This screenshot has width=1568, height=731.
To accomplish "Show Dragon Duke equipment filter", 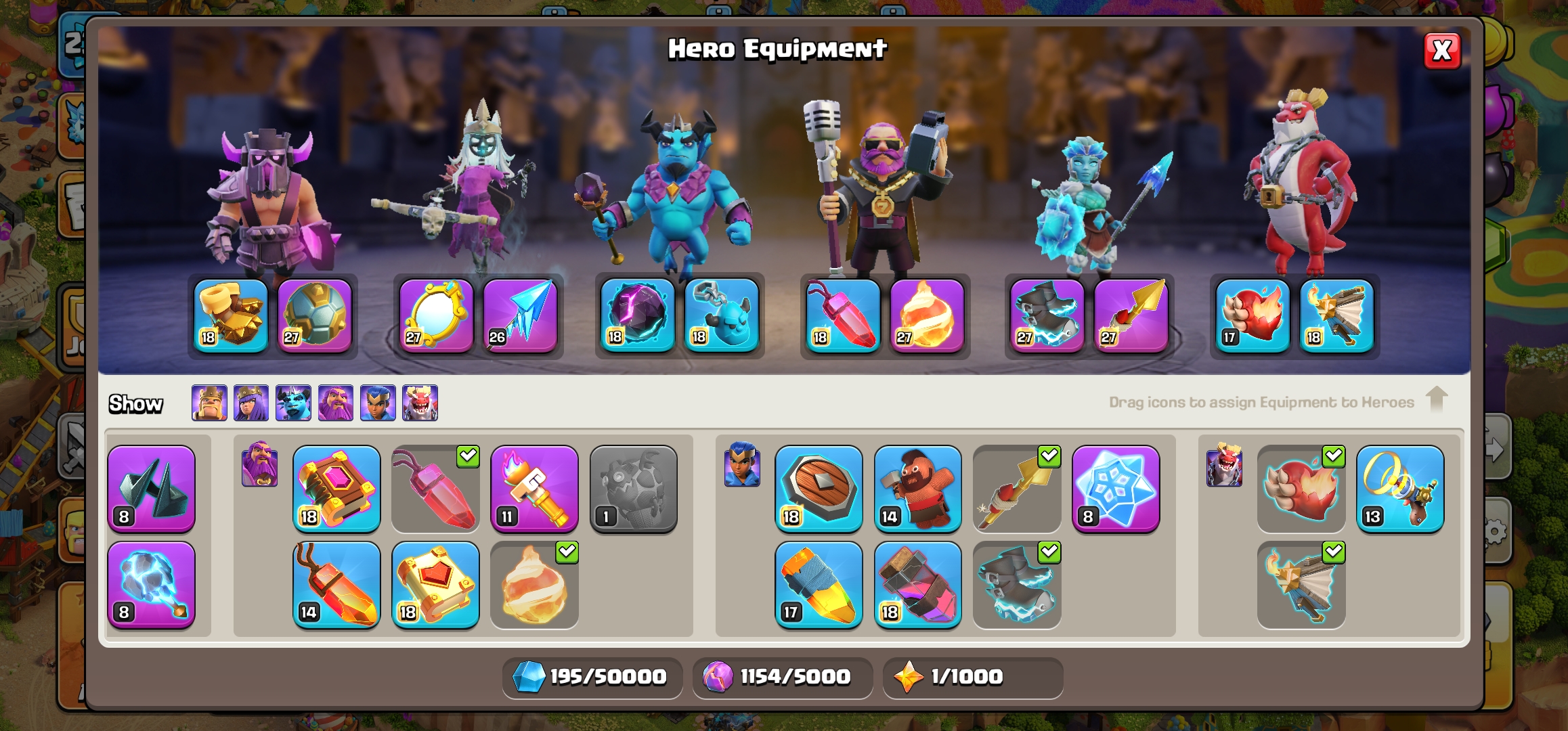I will 420,403.
